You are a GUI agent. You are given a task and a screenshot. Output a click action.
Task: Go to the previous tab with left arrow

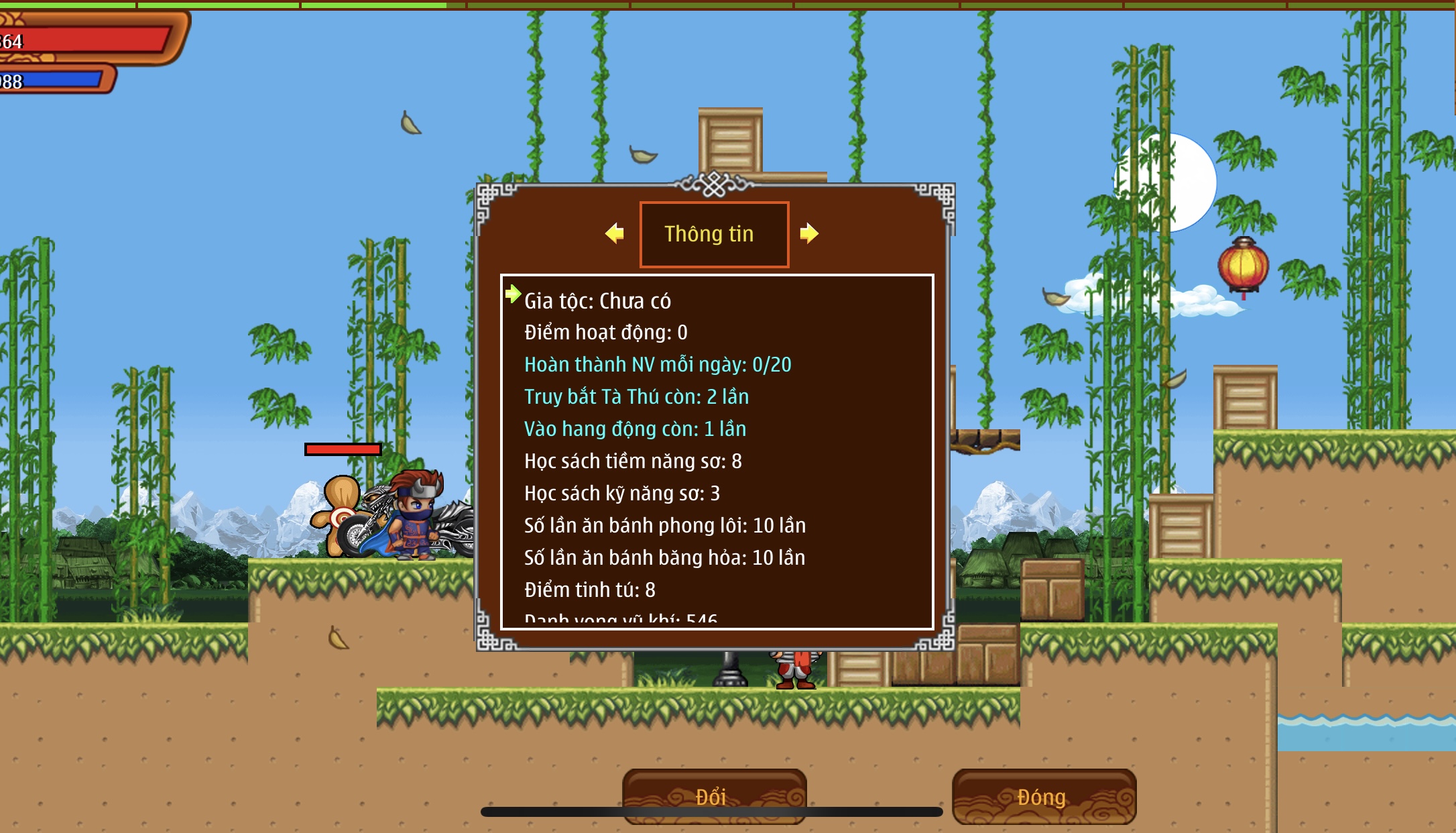click(615, 233)
